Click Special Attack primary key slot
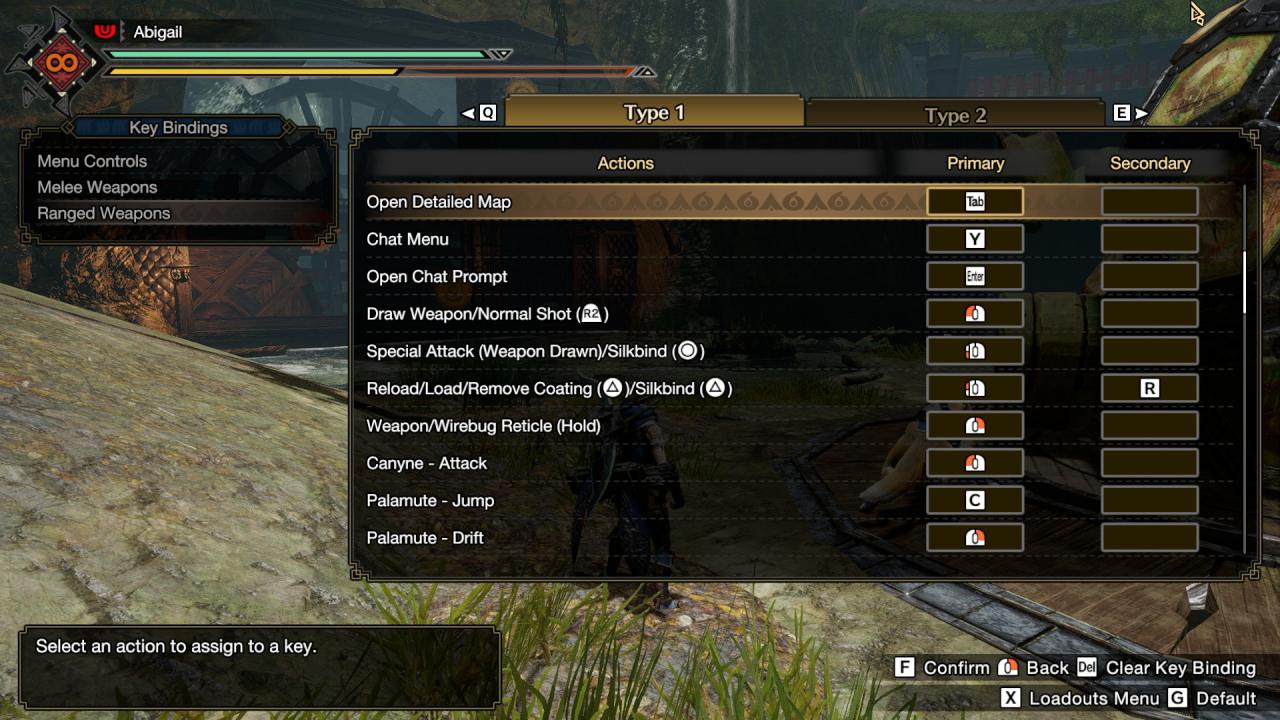 click(x=975, y=351)
